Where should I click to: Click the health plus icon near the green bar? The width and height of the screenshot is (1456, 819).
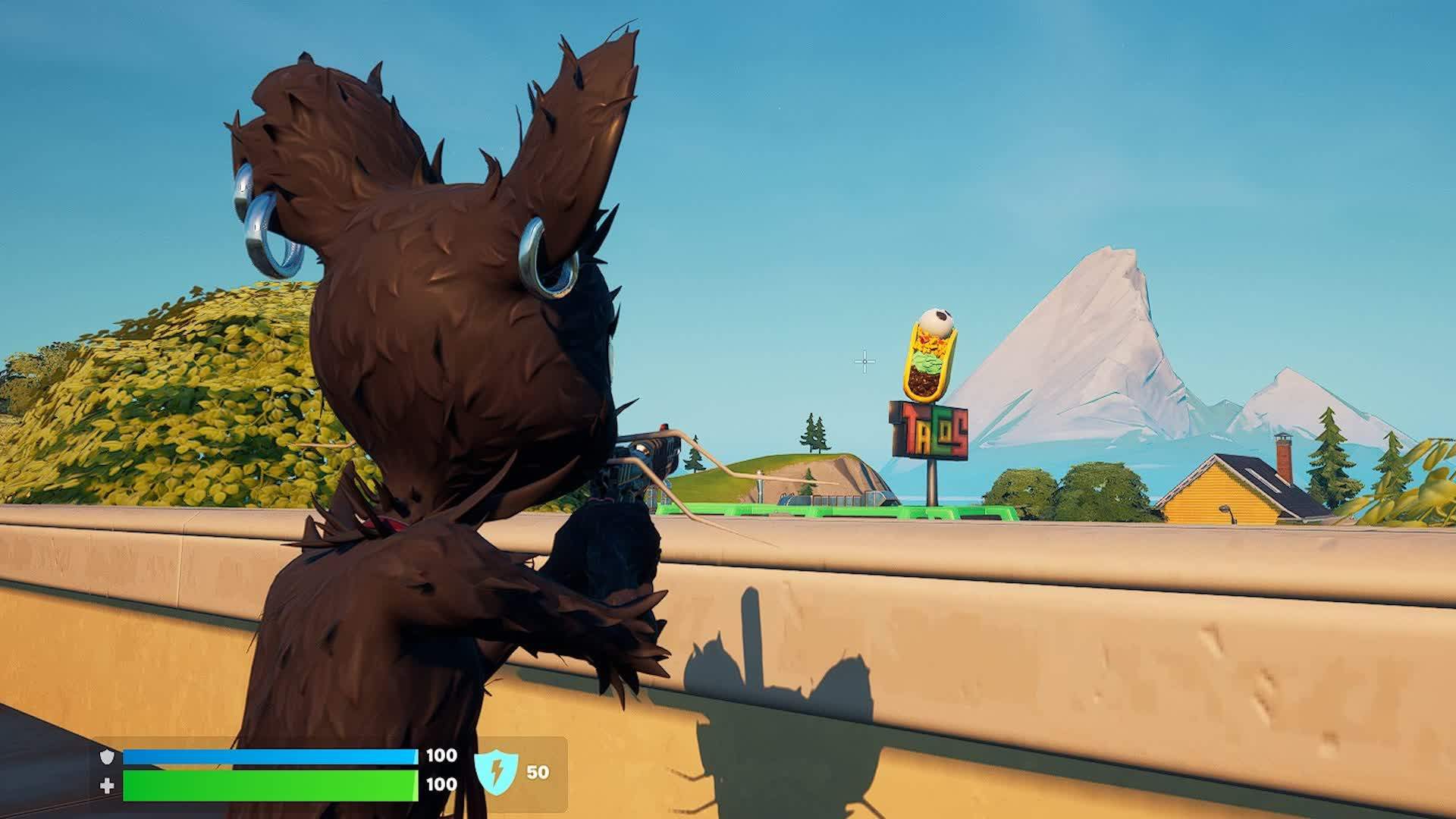click(x=108, y=786)
